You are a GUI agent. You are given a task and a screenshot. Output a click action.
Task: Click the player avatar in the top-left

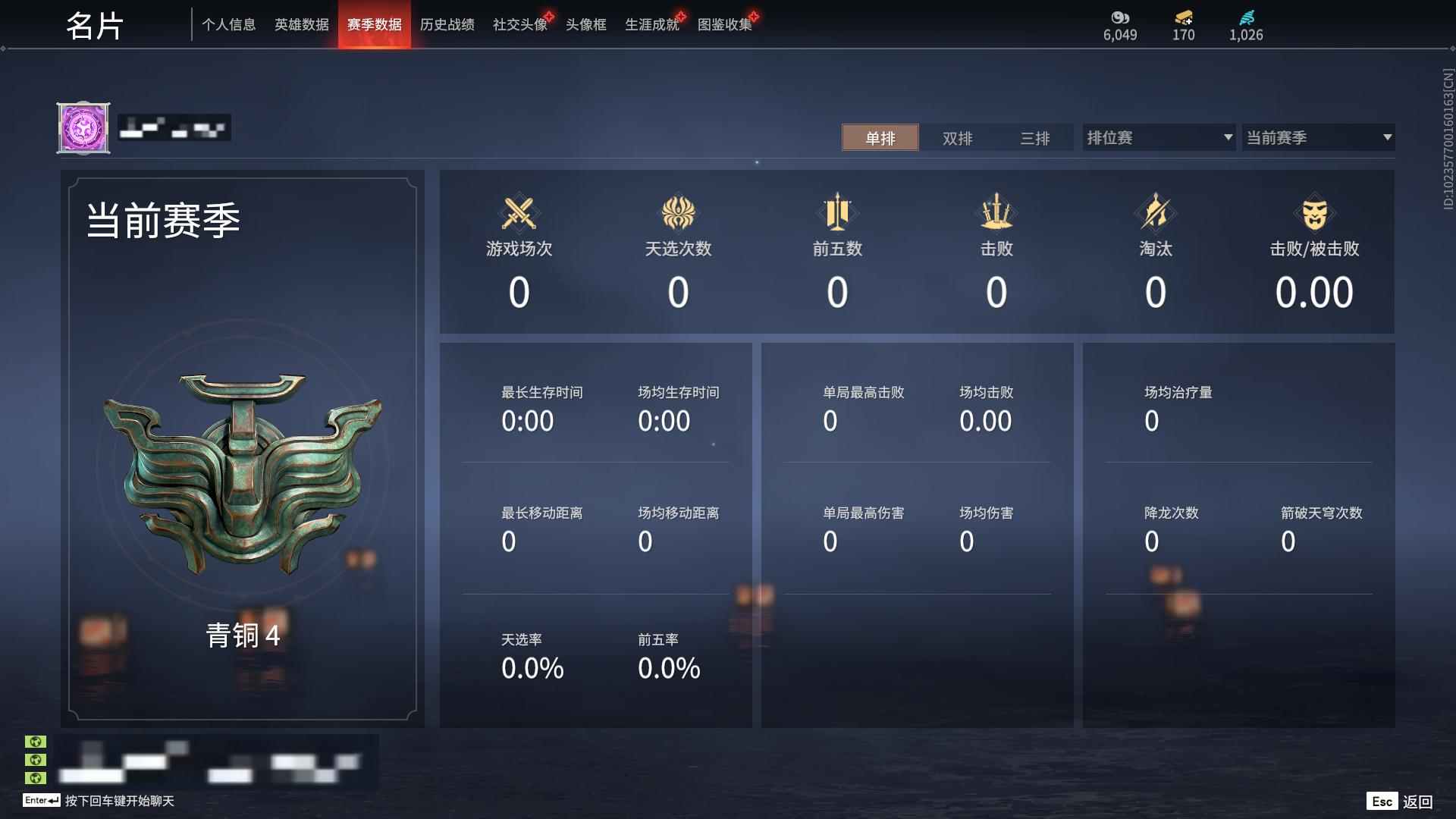pos(83,127)
